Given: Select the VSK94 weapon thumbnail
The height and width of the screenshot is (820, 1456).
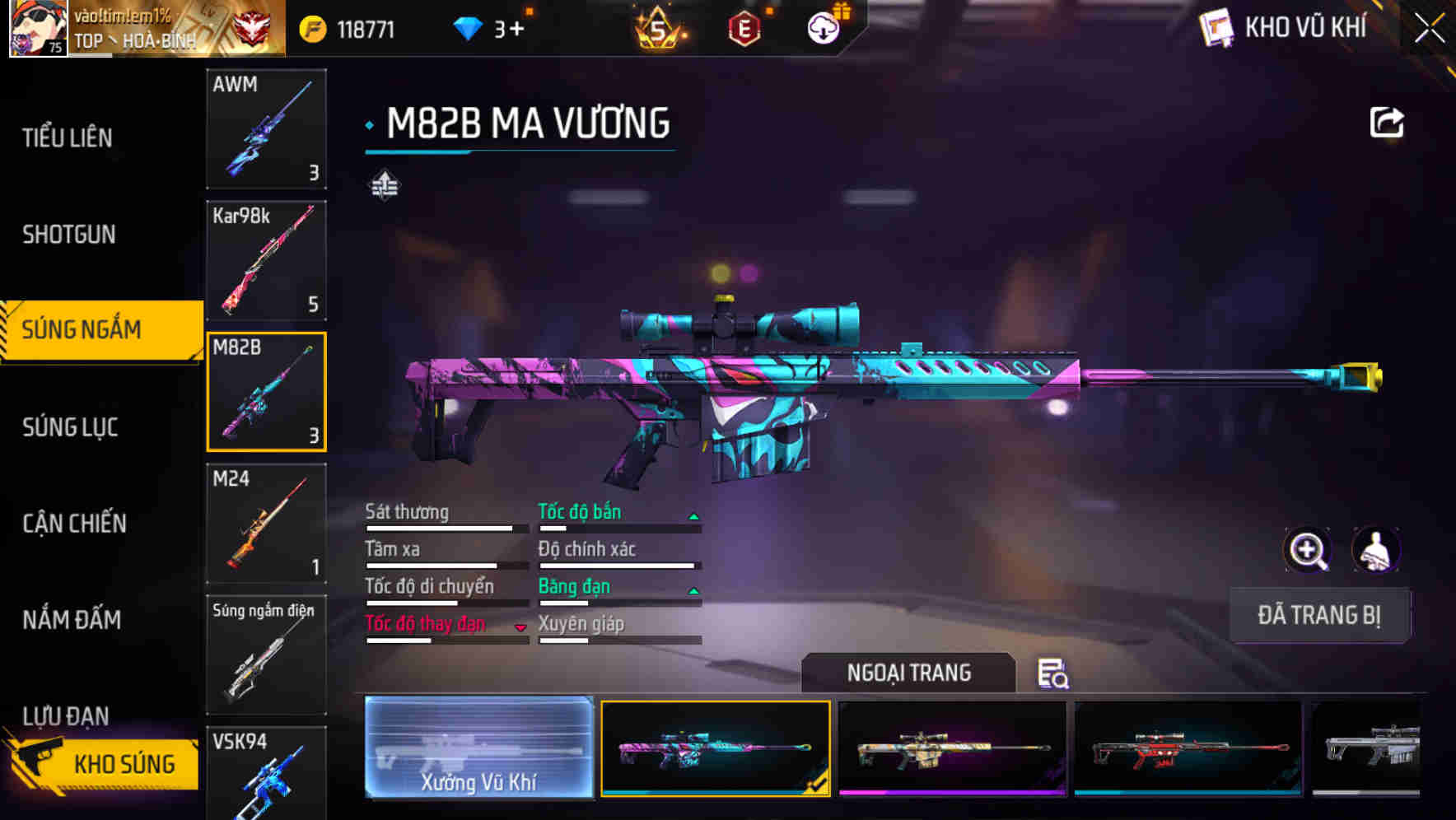Looking at the screenshot, I should pos(266,774).
